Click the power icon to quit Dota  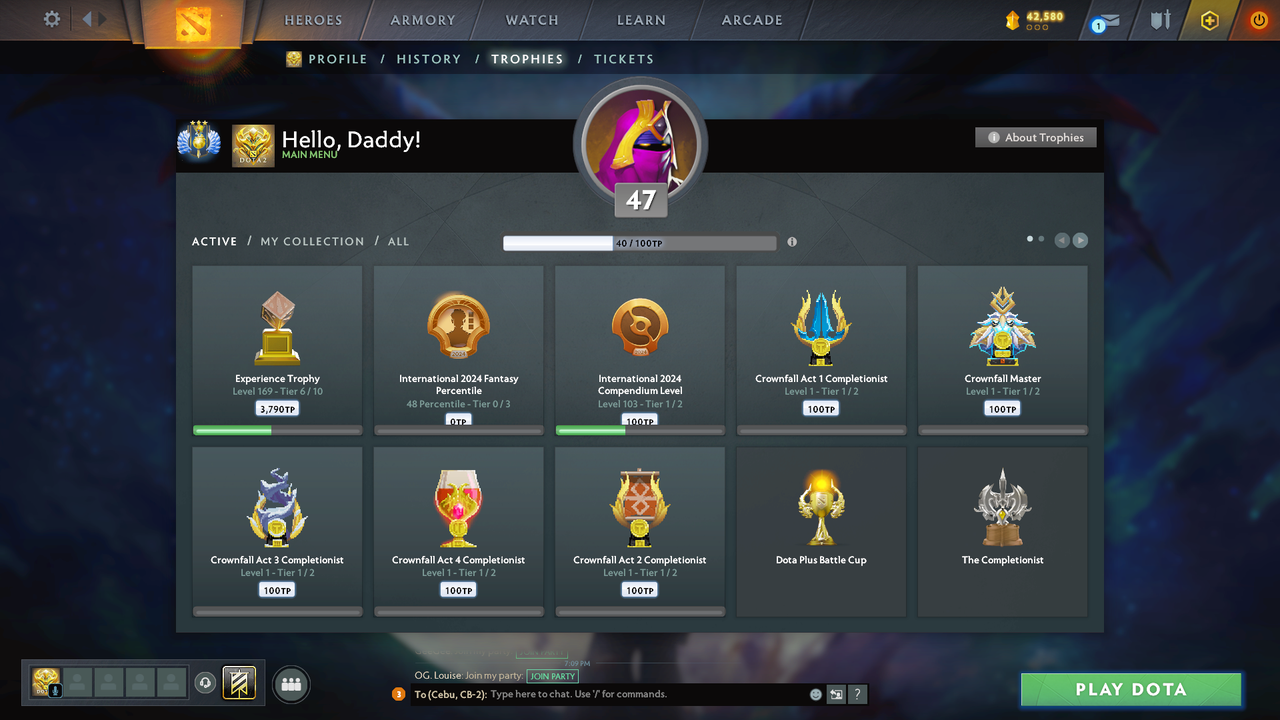pos(1258,19)
